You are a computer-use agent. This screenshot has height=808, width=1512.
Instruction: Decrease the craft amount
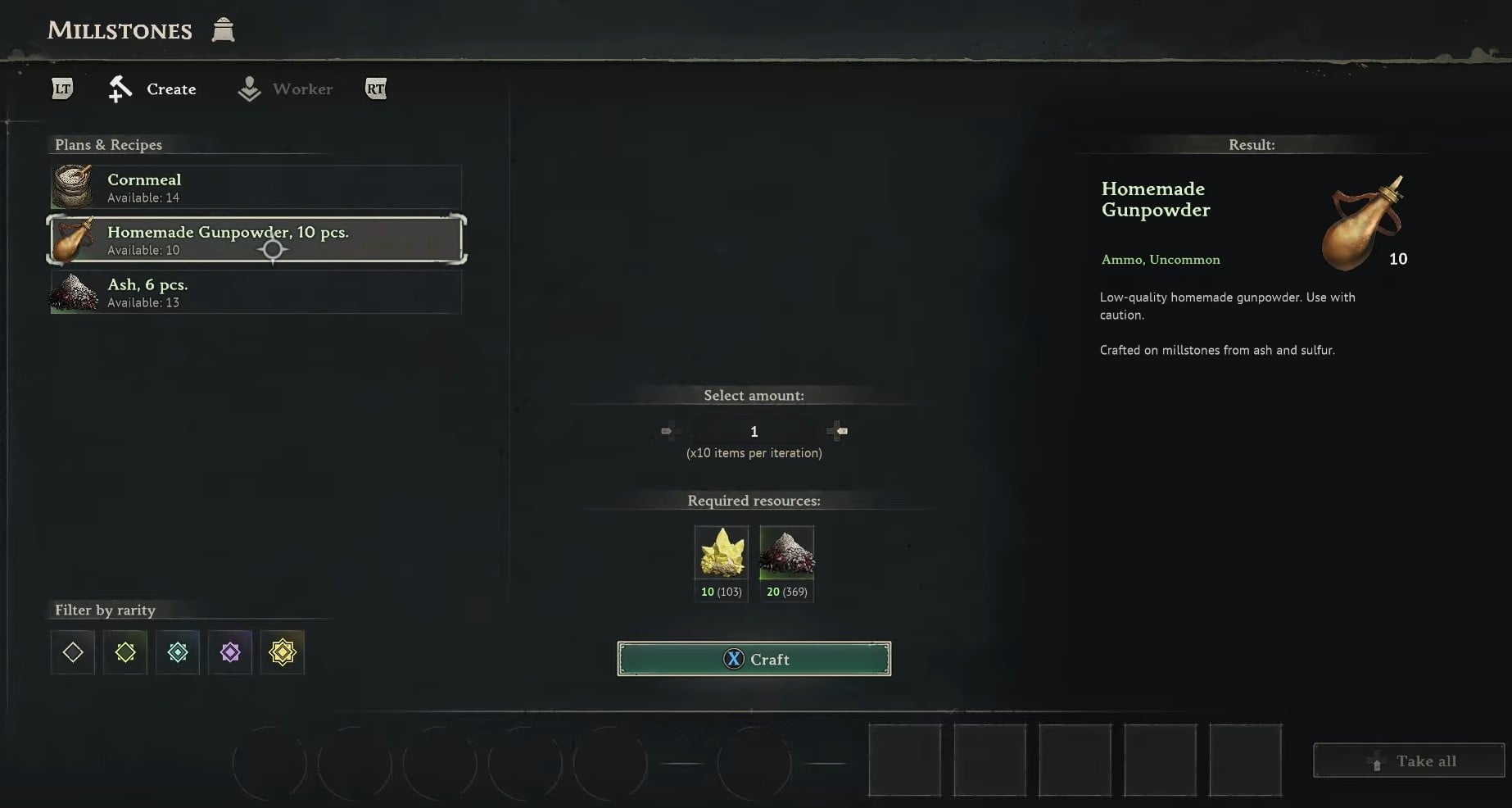click(x=668, y=431)
